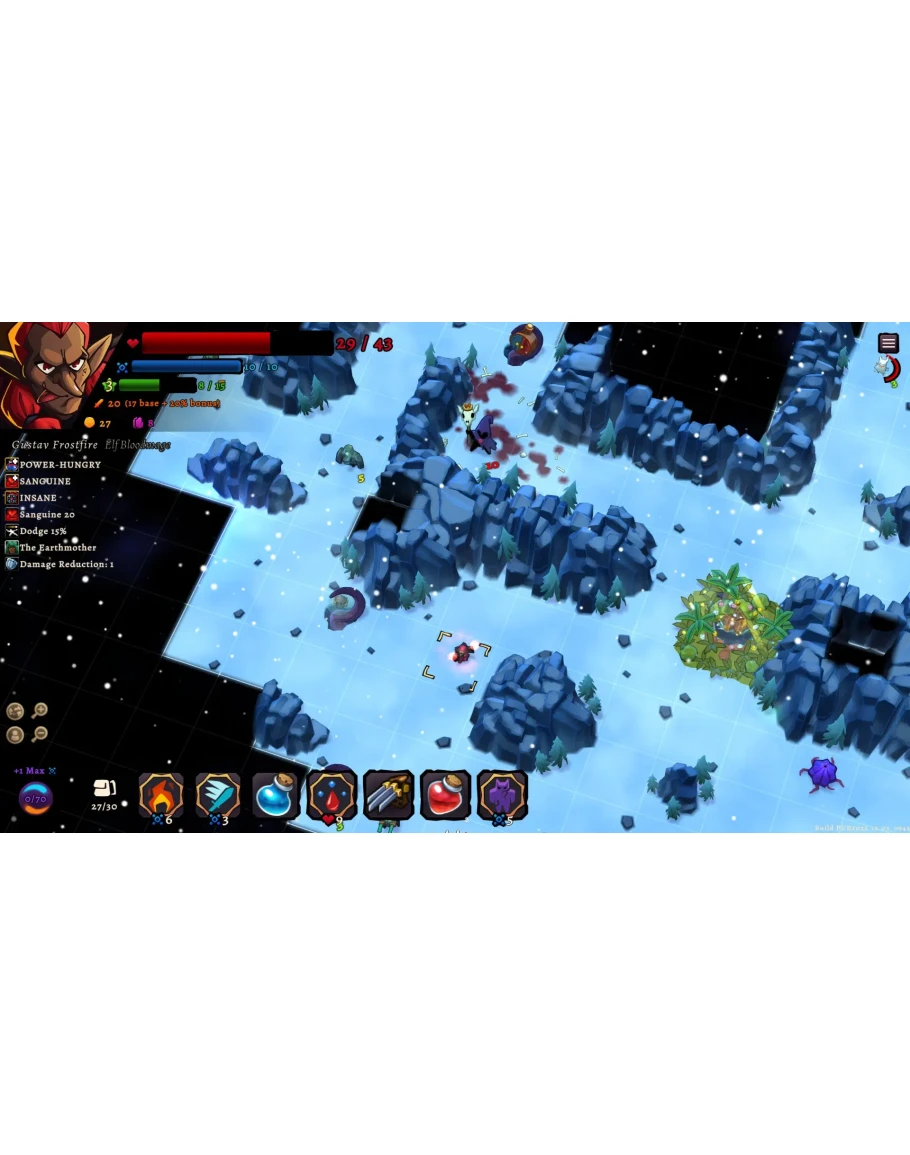Activate the blood drop spell
The image size is (910, 1155).
pyautogui.click(x=332, y=795)
